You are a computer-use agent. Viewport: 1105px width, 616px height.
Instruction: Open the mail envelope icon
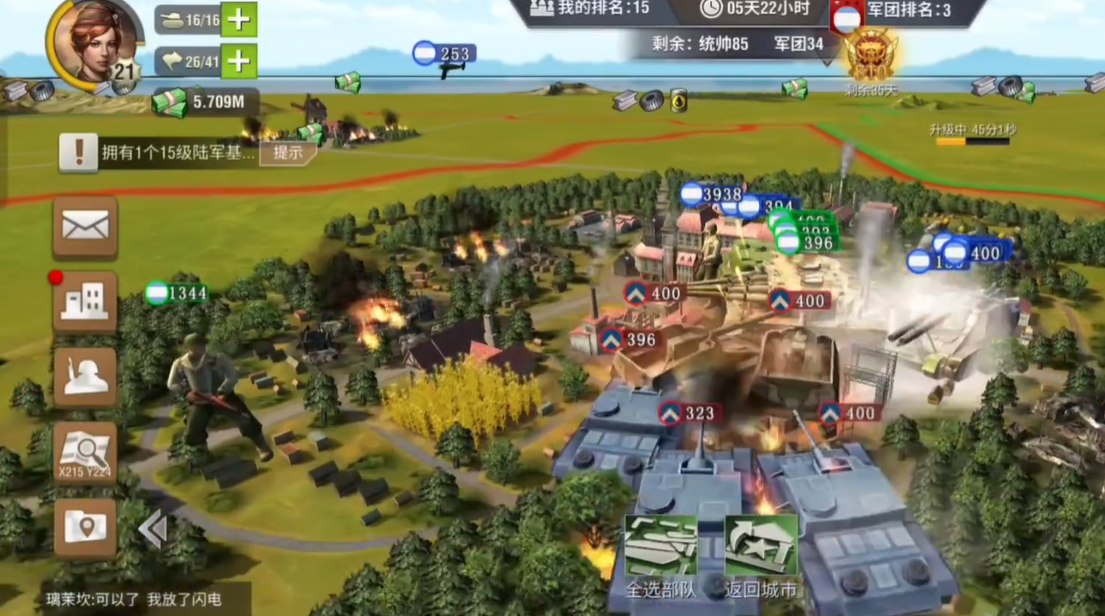click(x=85, y=226)
